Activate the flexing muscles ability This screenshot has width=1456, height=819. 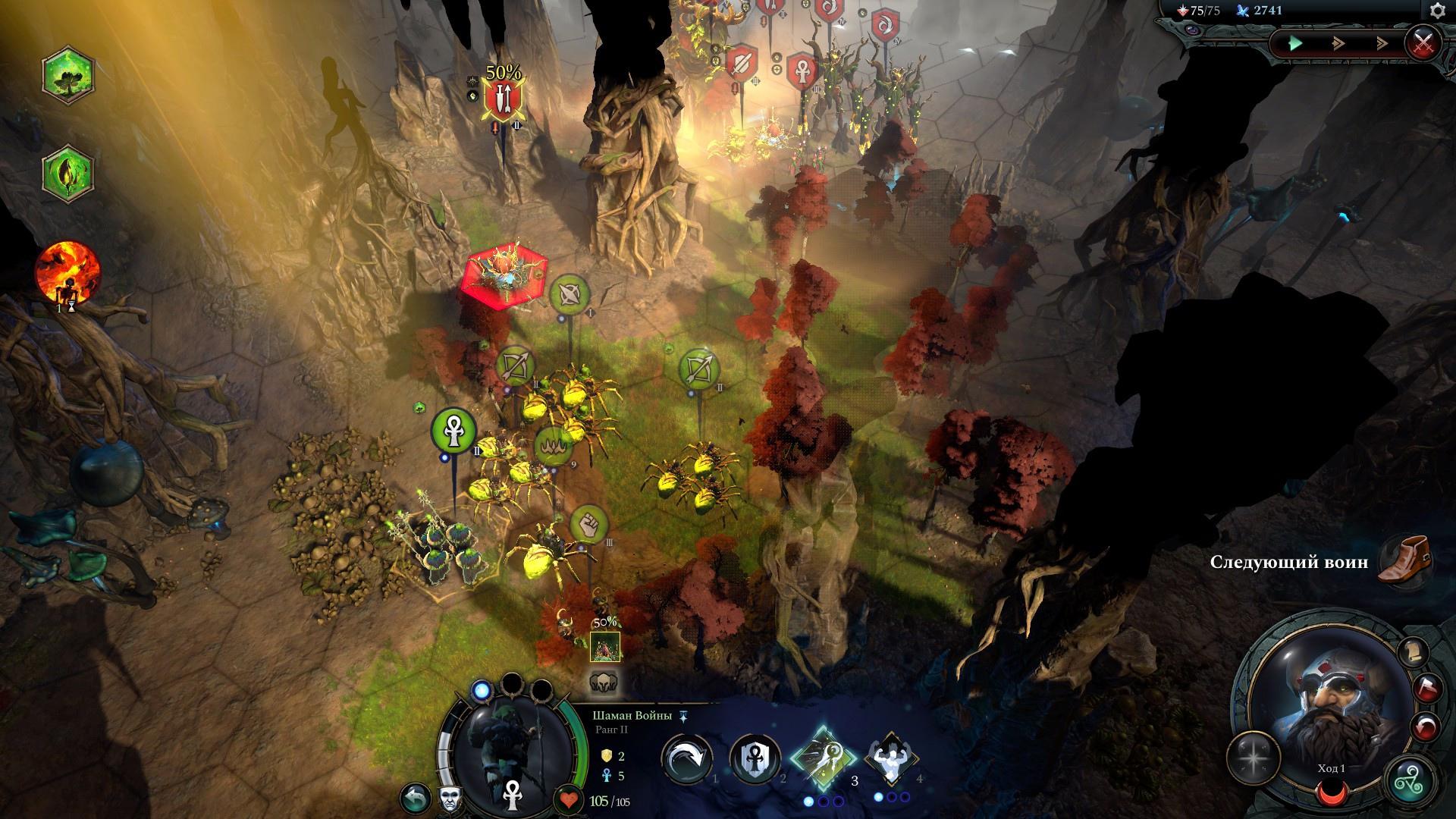(x=892, y=760)
